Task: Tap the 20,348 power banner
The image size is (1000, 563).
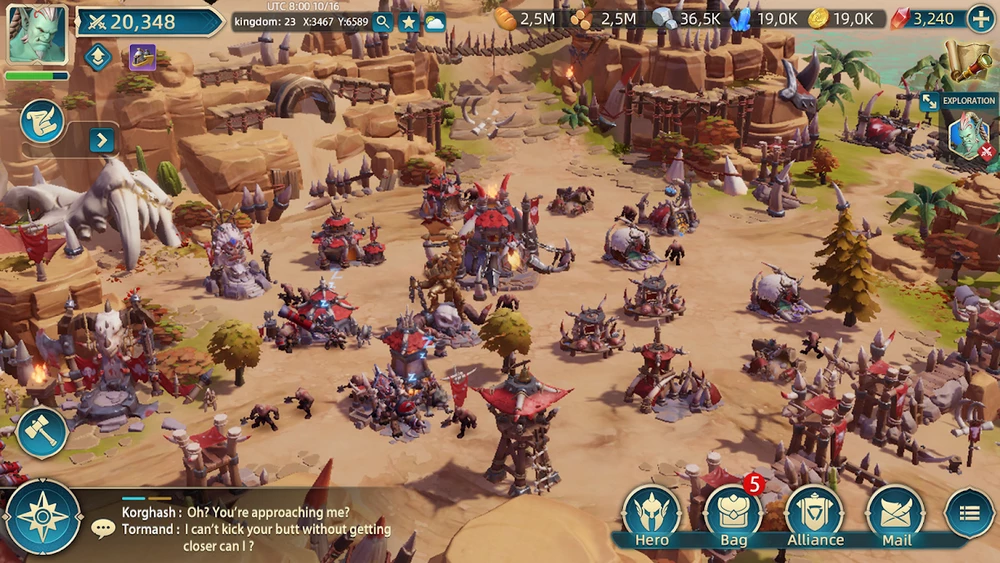Action: click(148, 22)
